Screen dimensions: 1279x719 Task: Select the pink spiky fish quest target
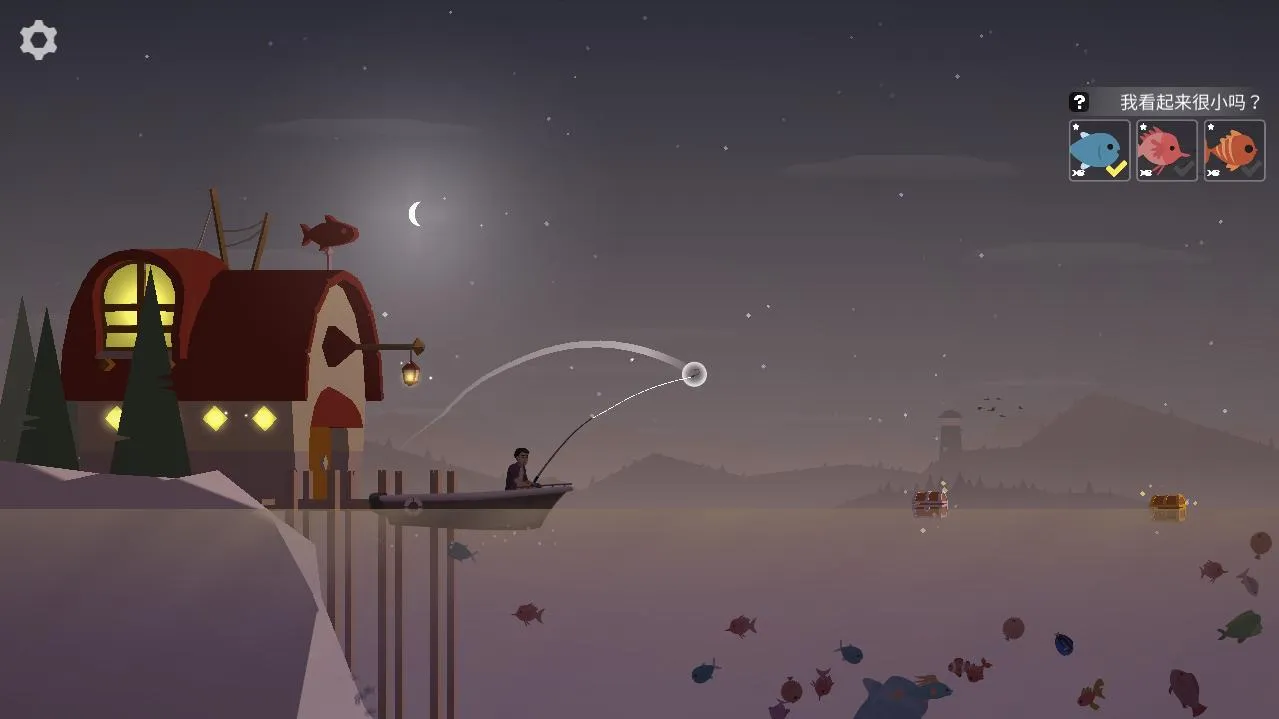[x=1166, y=151]
